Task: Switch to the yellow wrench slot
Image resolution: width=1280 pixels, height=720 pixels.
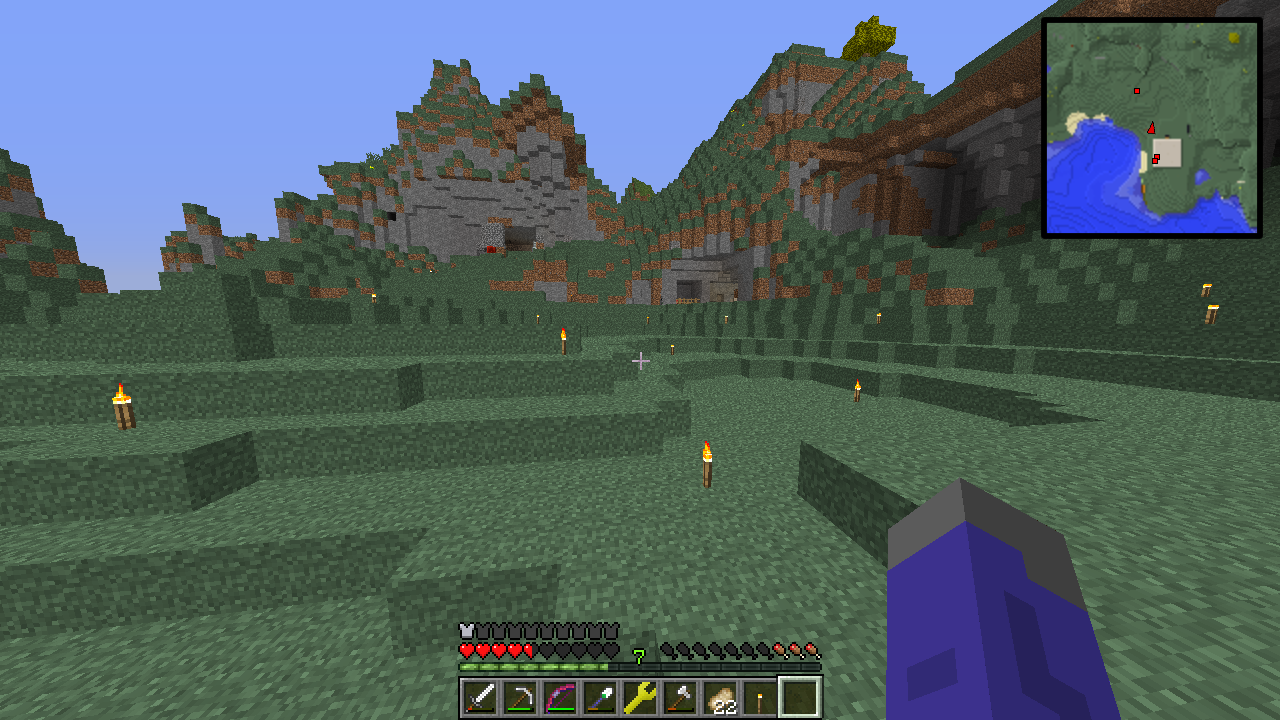Action: (x=640, y=697)
